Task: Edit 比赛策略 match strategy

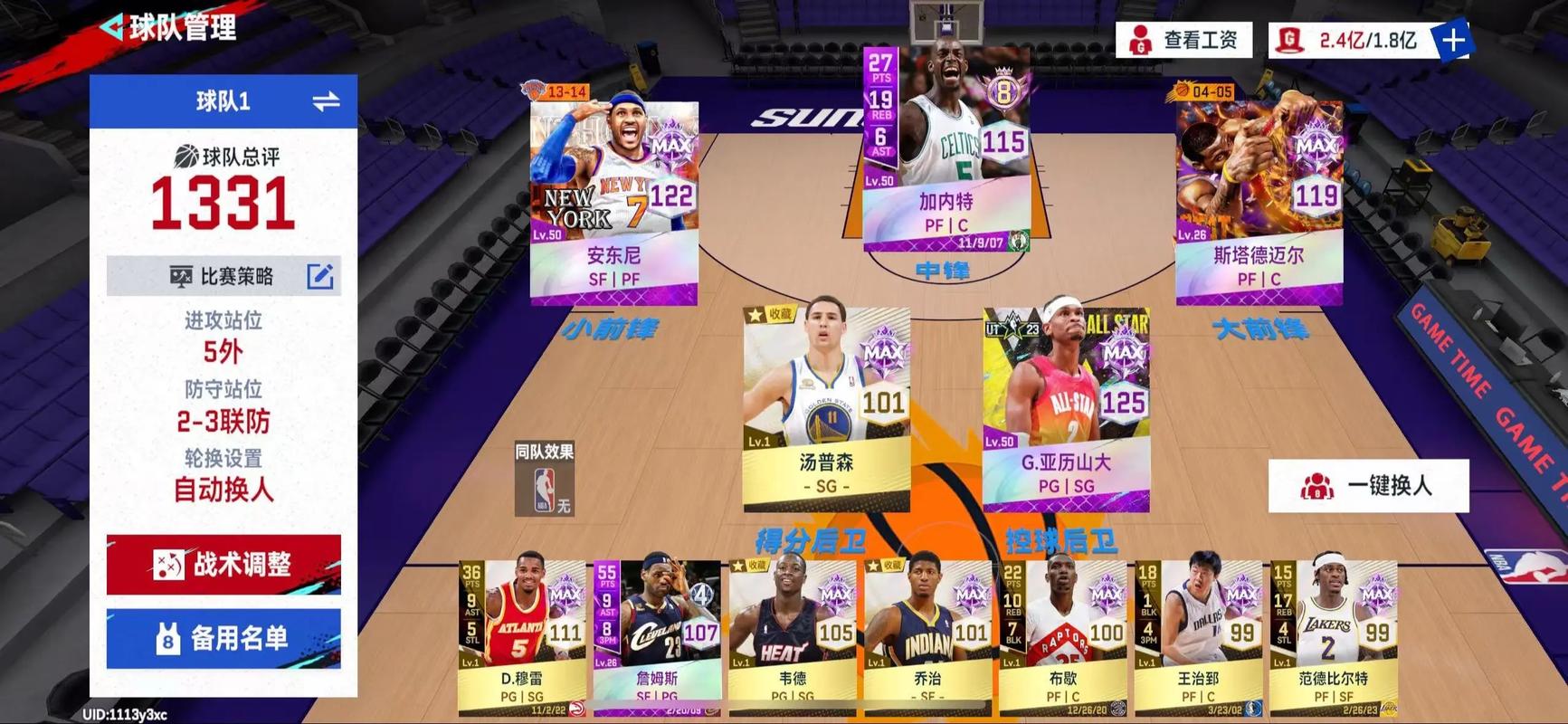Action: pos(319,276)
